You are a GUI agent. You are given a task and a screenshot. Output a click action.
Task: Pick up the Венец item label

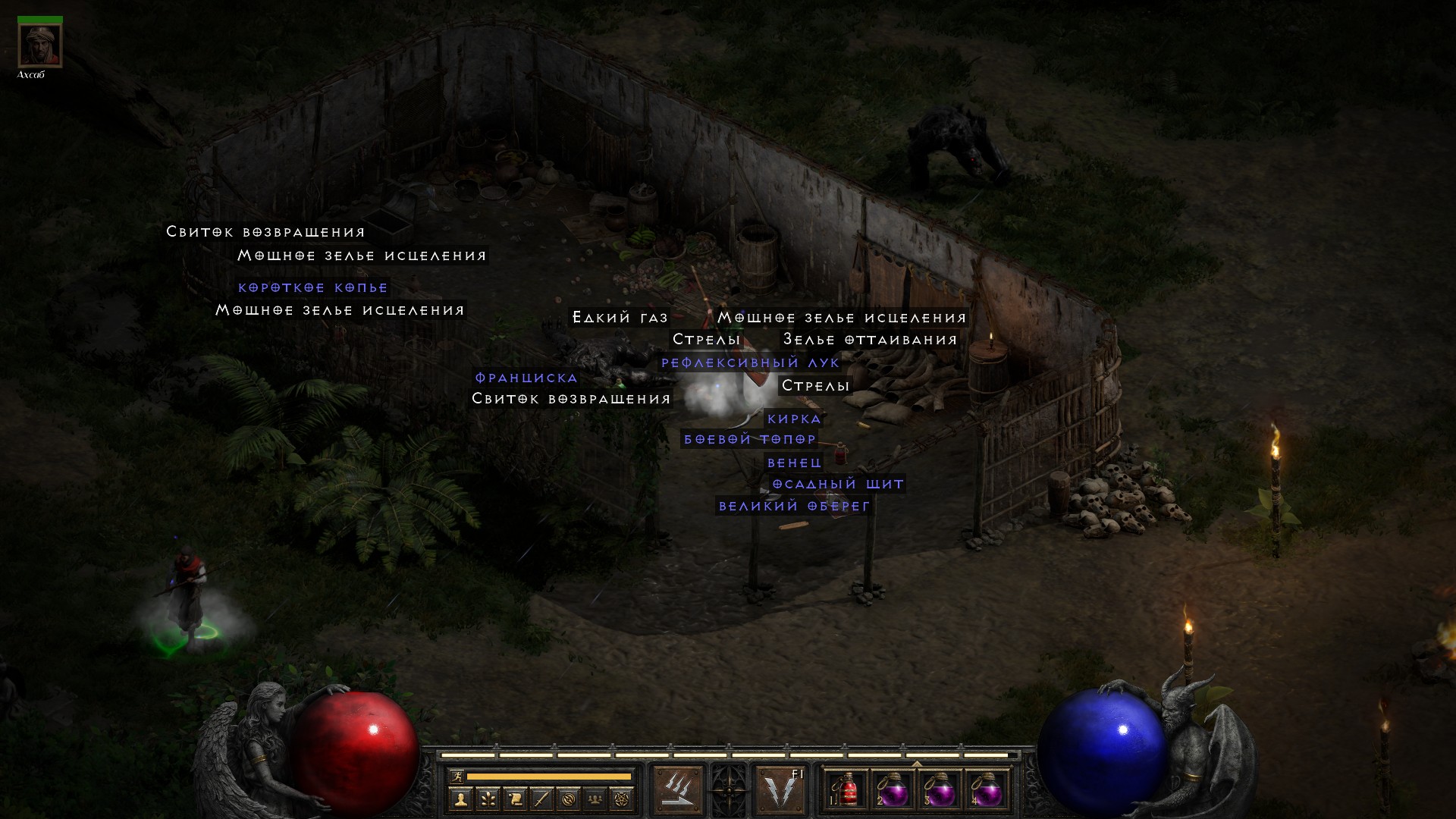794,463
